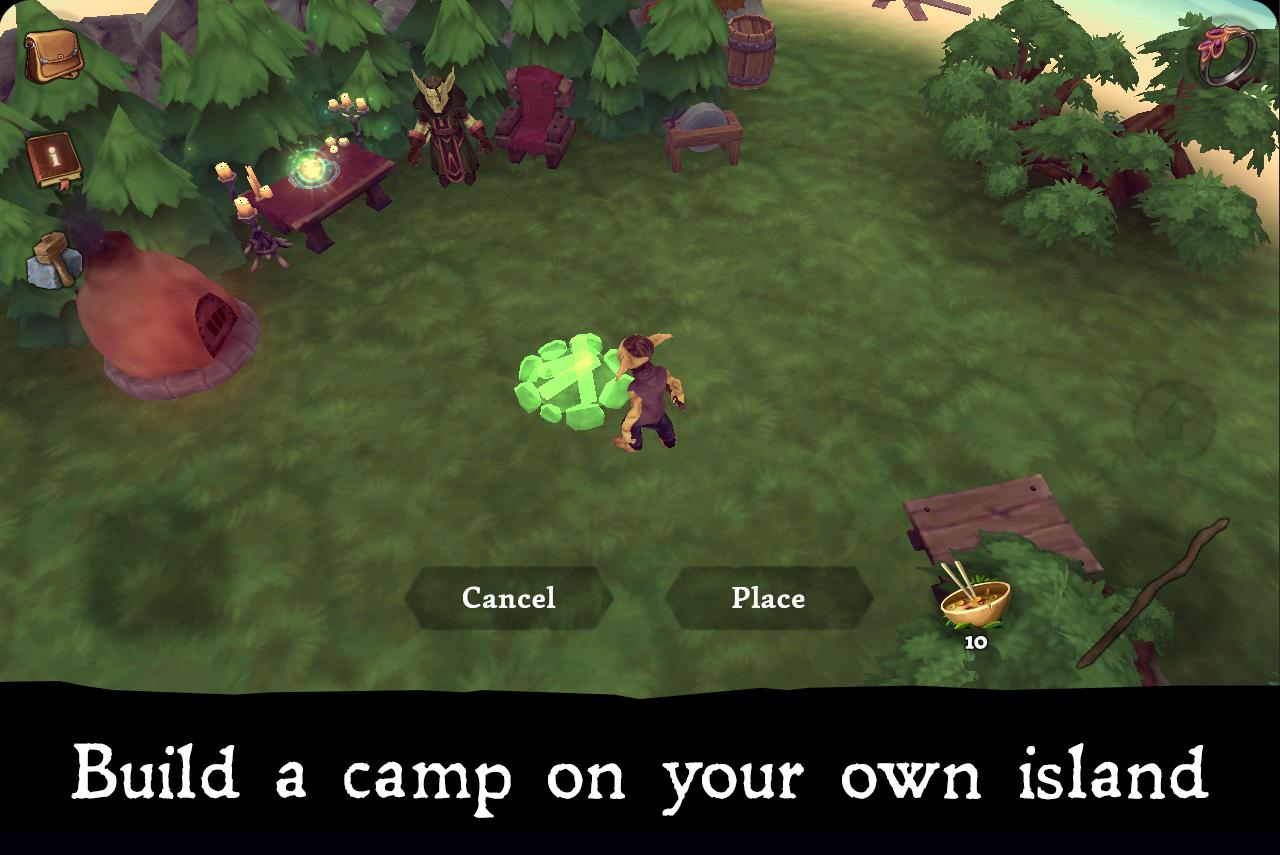Viewport: 1280px width, 855px height.
Task: Tap the faded up-arrow action button
Action: pyautogui.click(x=1174, y=419)
